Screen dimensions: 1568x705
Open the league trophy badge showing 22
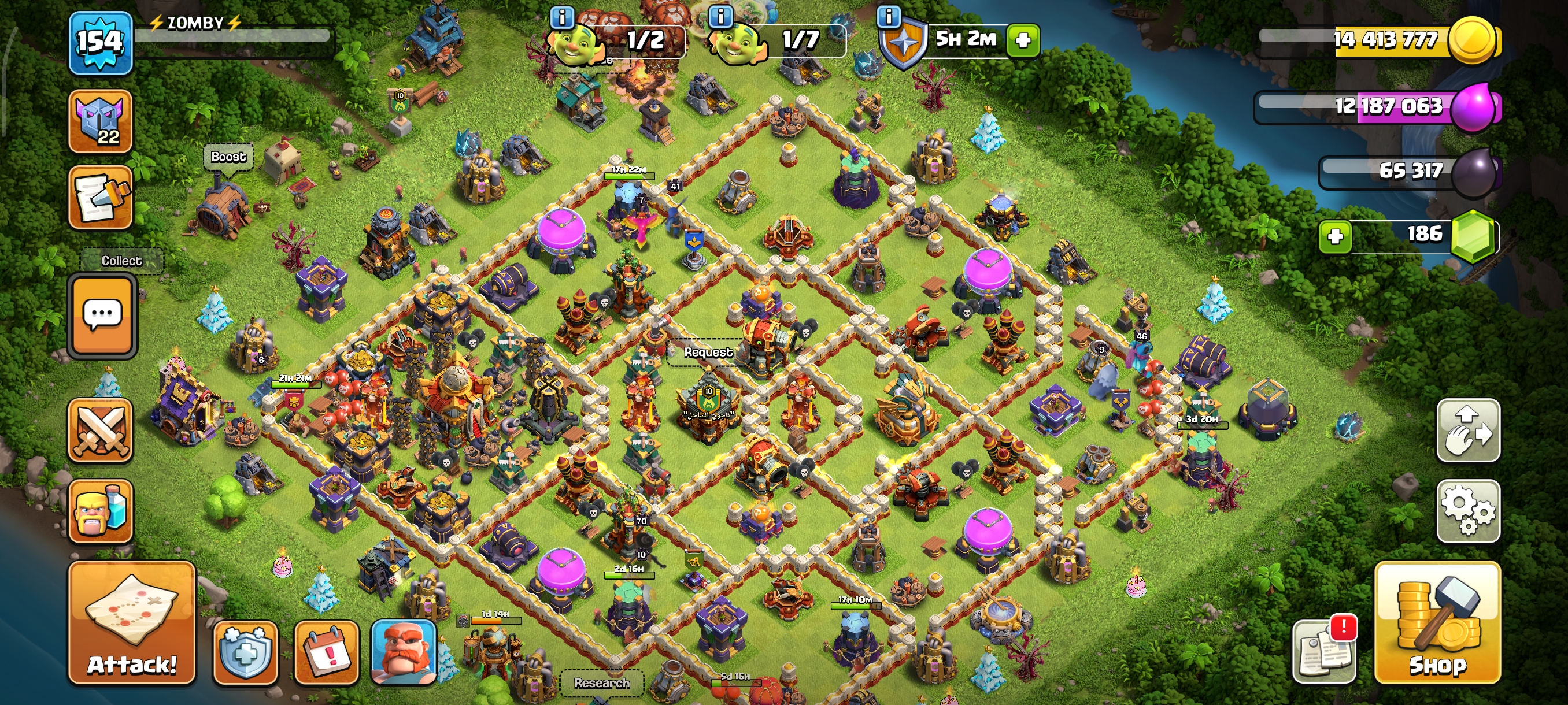[x=101, y=121]
